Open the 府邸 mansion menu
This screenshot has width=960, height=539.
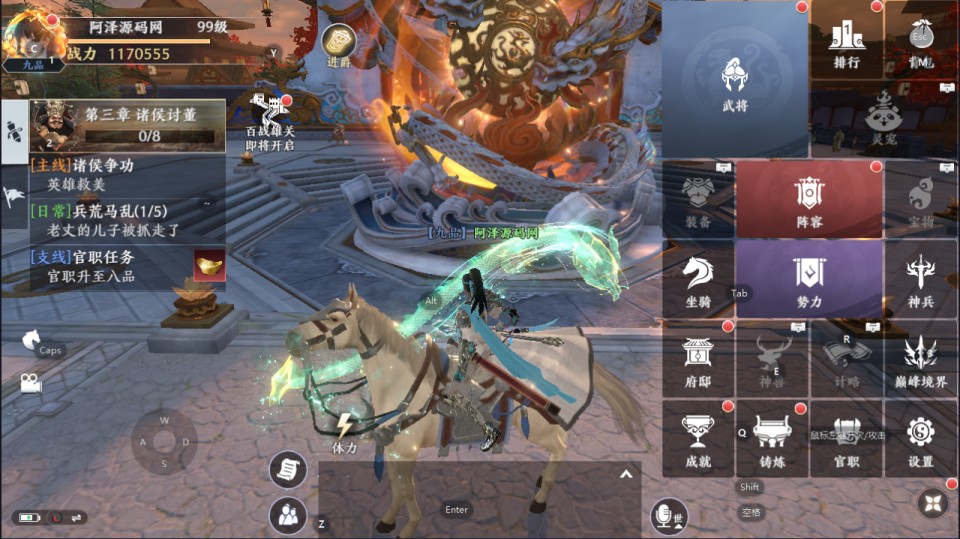698,359
